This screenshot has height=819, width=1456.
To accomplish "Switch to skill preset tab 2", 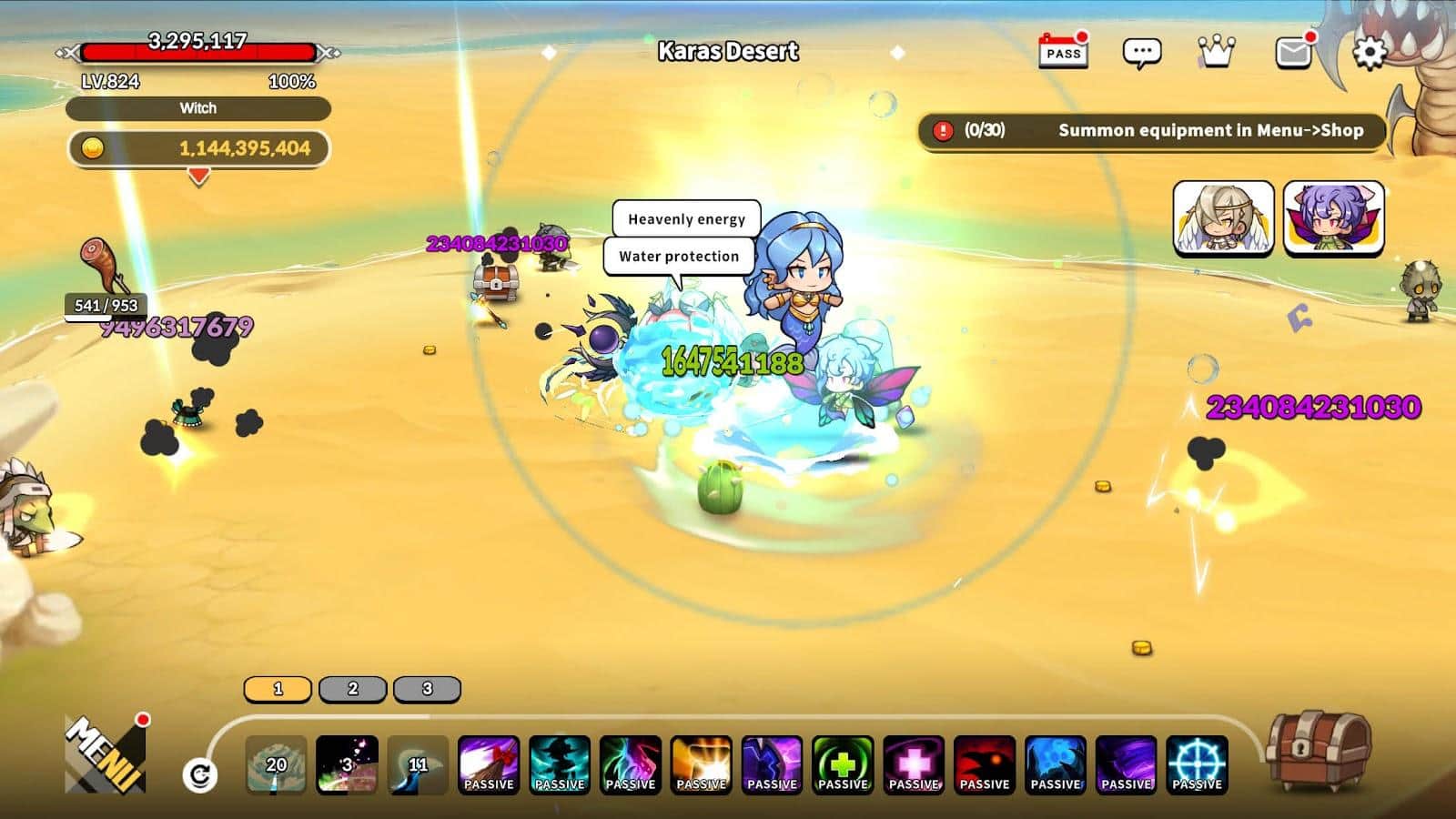I will [353, 689].
